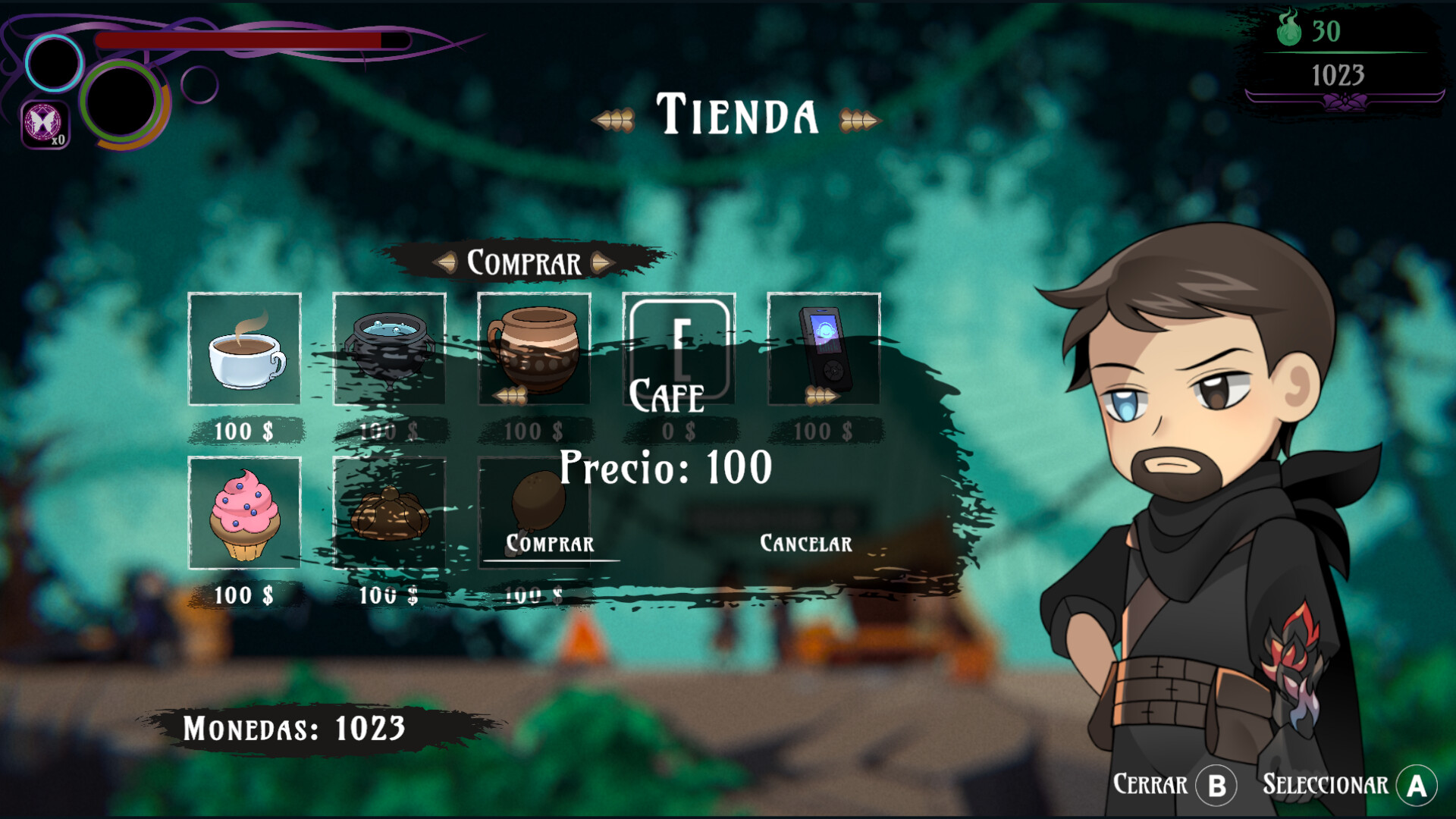Select the brown bread loaf item
Image resolution: width=1456 pixels, height=819 pixels.
tap(389, 513)
